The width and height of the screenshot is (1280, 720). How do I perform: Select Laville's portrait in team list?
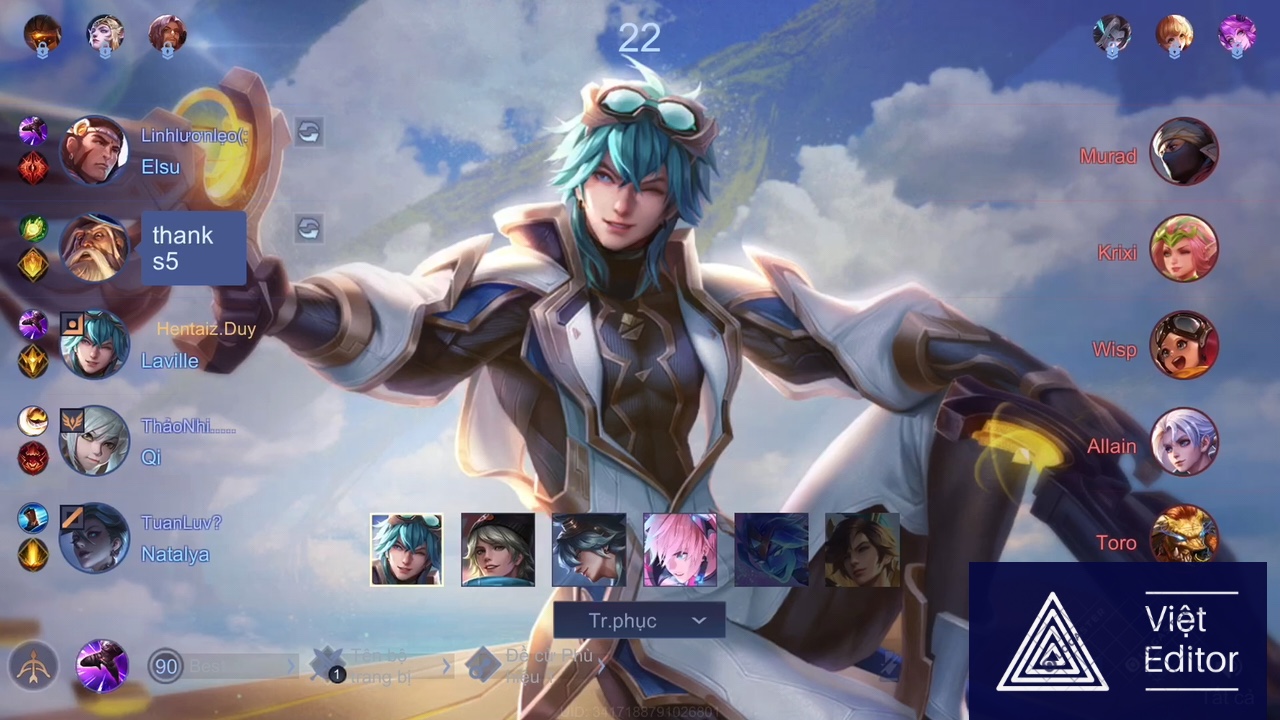tap(94, 345)
